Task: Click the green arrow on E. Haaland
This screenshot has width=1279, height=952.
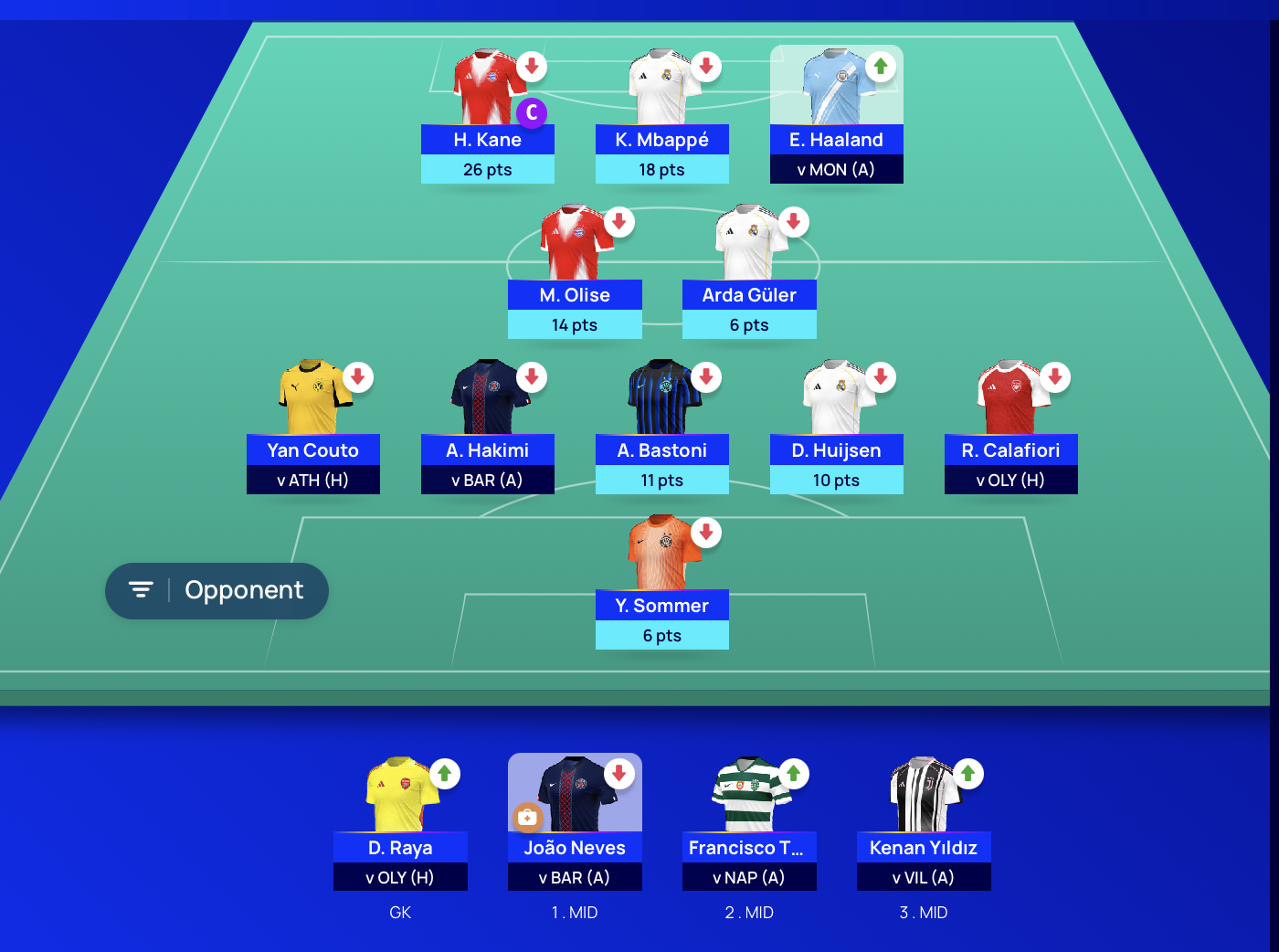Action: 881,67
